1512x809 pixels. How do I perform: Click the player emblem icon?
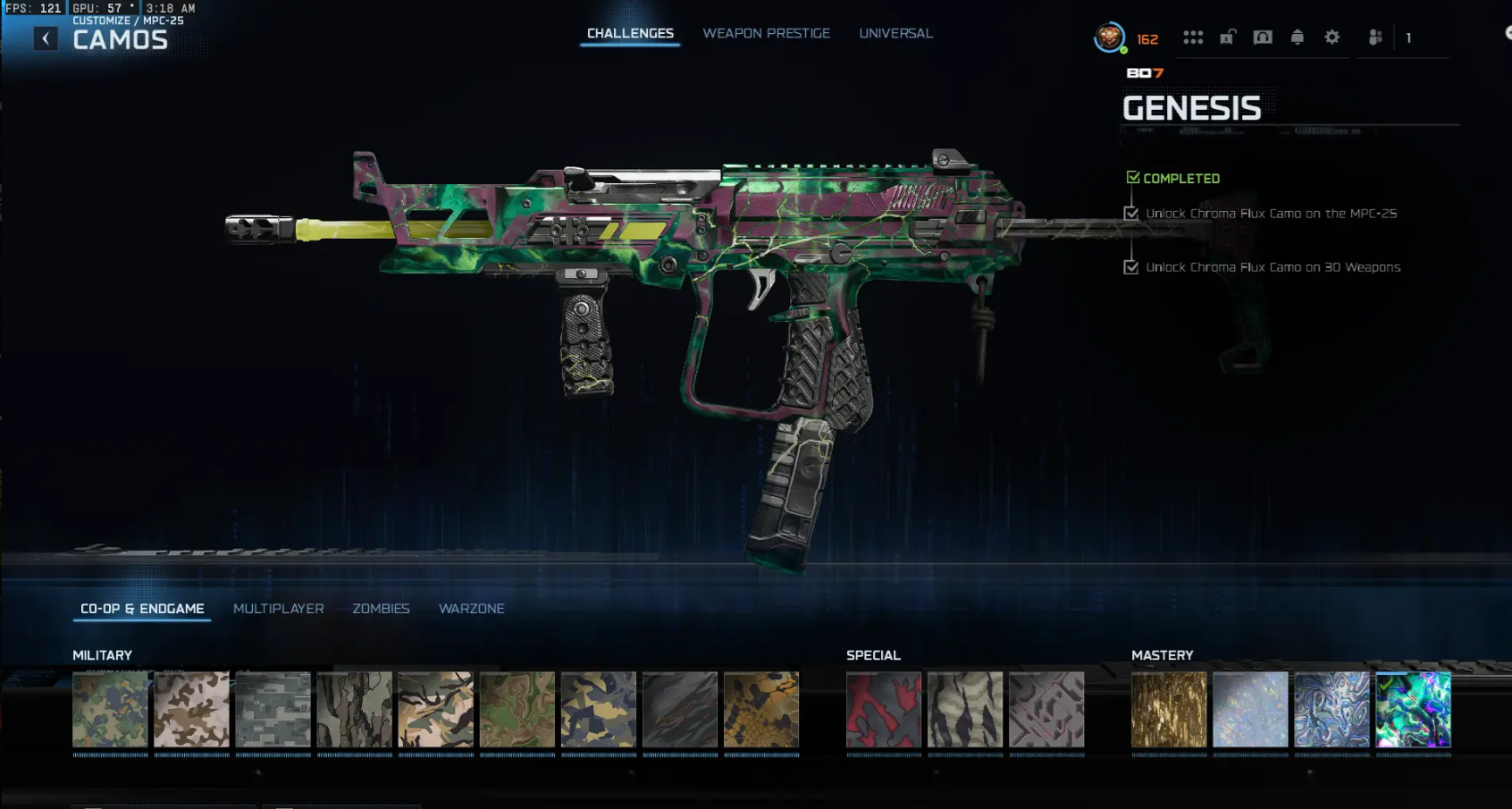pos(1110,38)
